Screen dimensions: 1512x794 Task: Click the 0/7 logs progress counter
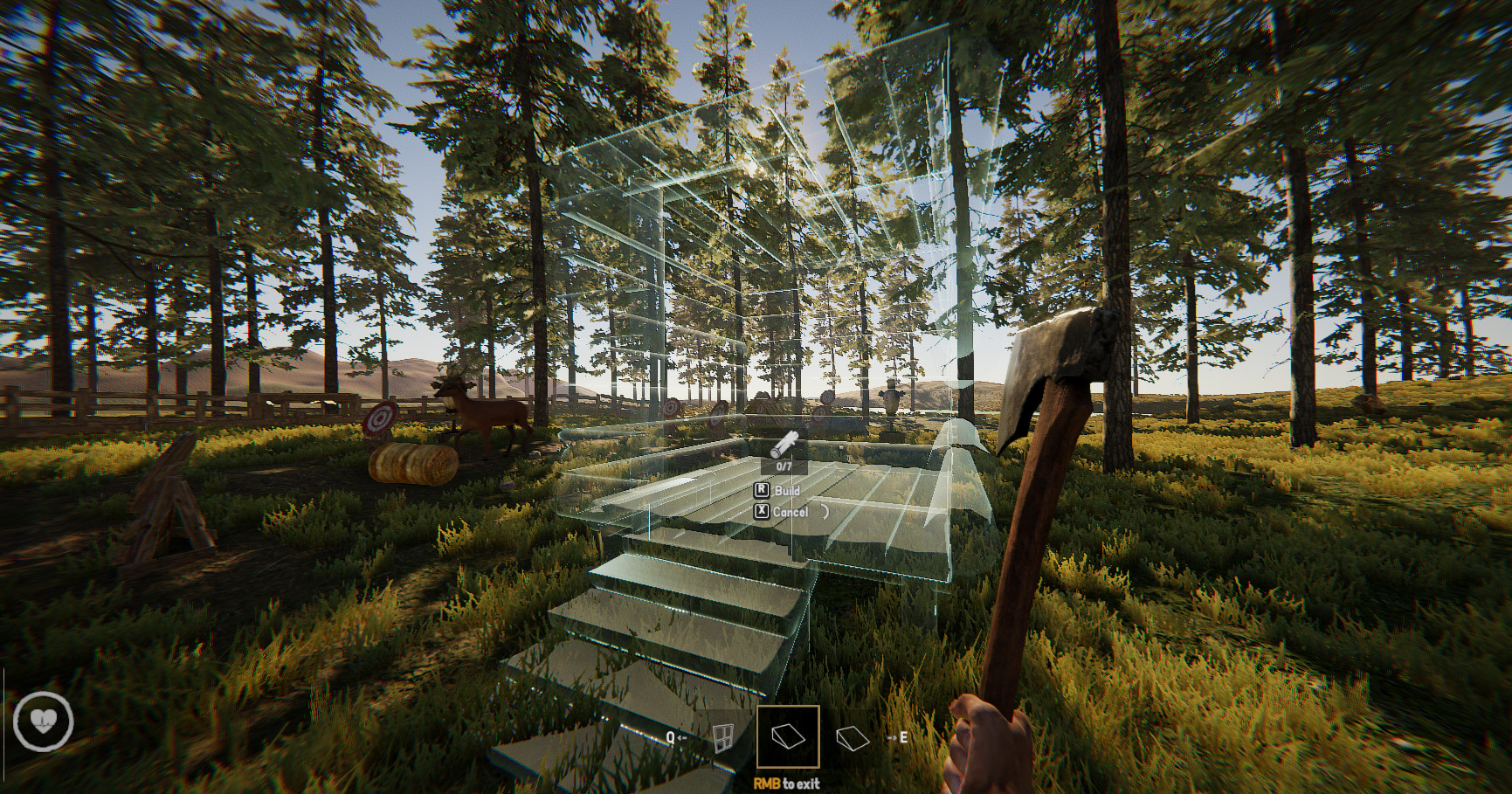(x=784, y=468)
